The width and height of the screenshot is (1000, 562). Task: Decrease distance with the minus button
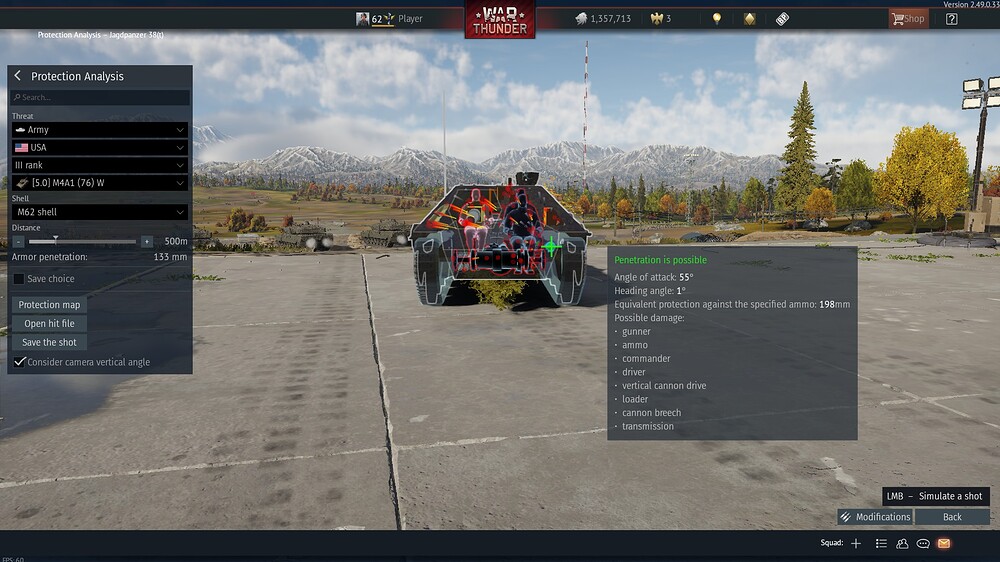tap(18, 241)
